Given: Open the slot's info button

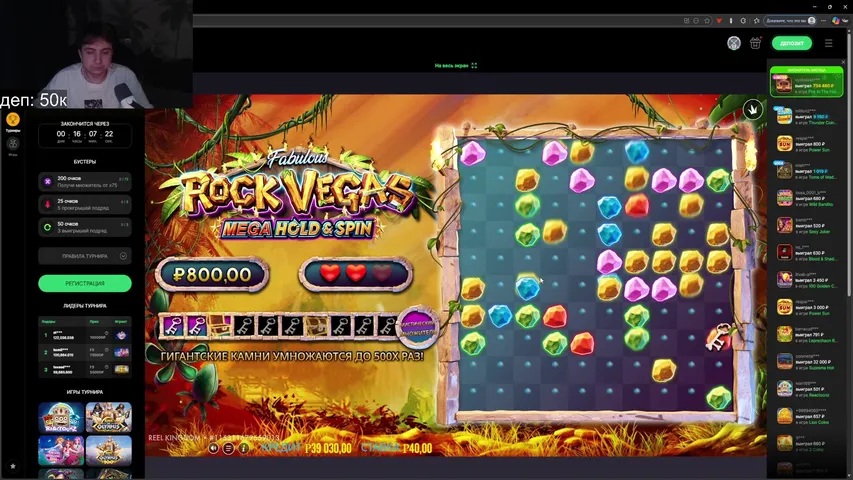Looking at the screenshot, I should click(243, 448).
